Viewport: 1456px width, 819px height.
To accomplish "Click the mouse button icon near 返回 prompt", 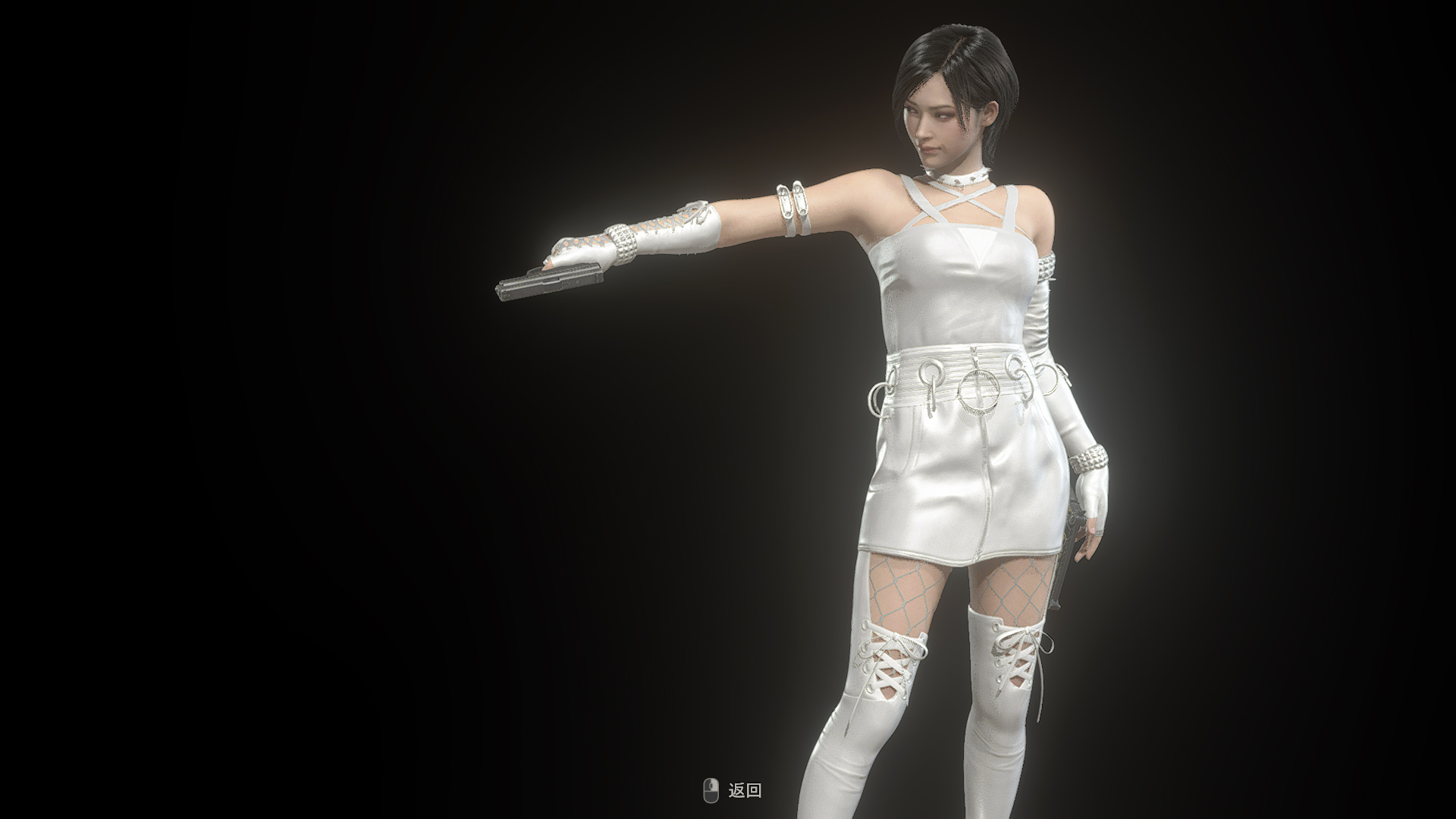I will click(x=711, y=791).
